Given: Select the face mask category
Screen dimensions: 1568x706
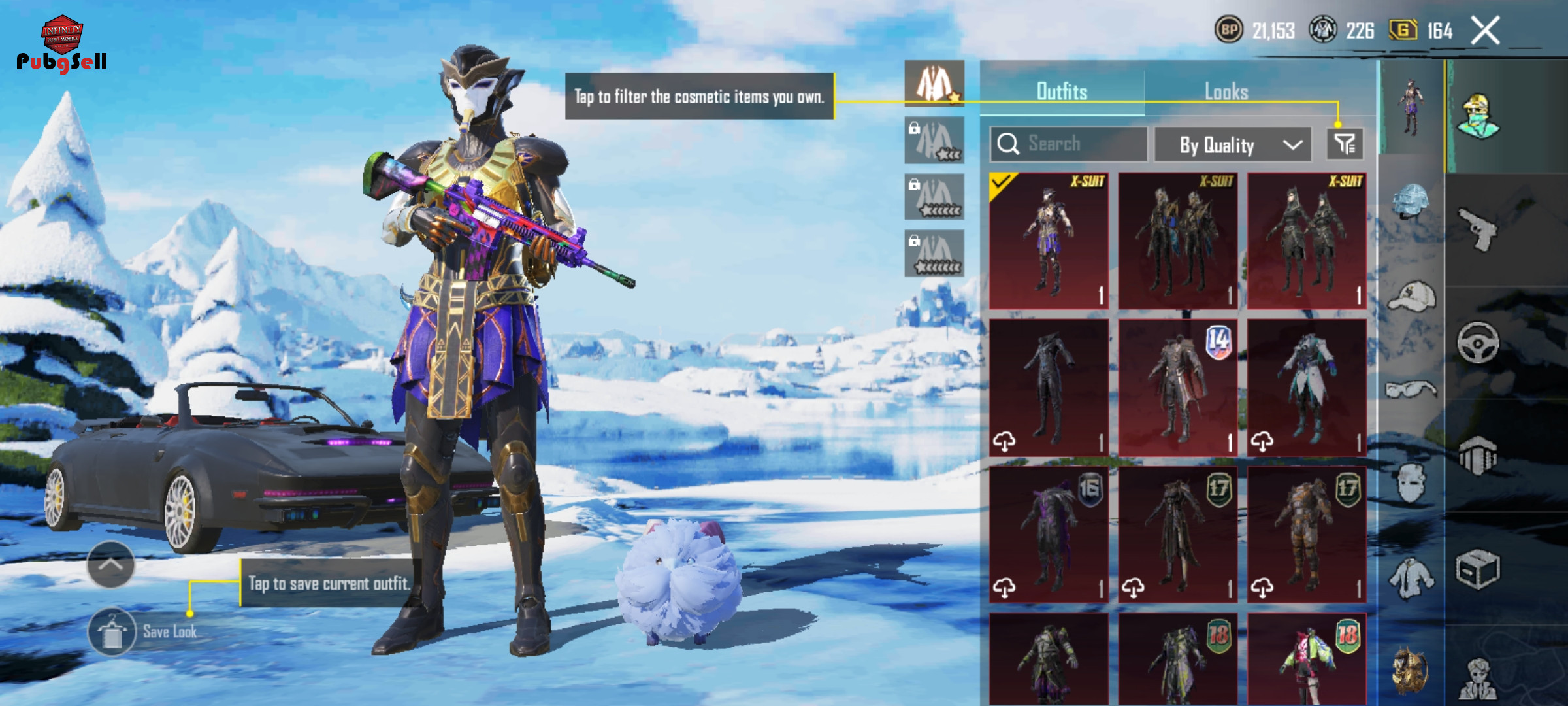Looking at the screenshot, I should [x=1411, y=484].
